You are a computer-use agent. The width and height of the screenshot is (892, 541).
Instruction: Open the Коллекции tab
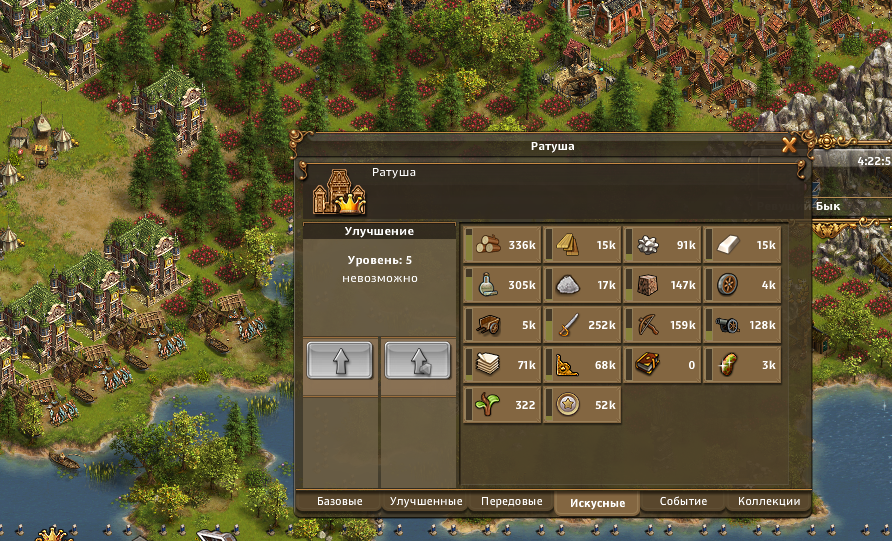(x=768, y=501)
